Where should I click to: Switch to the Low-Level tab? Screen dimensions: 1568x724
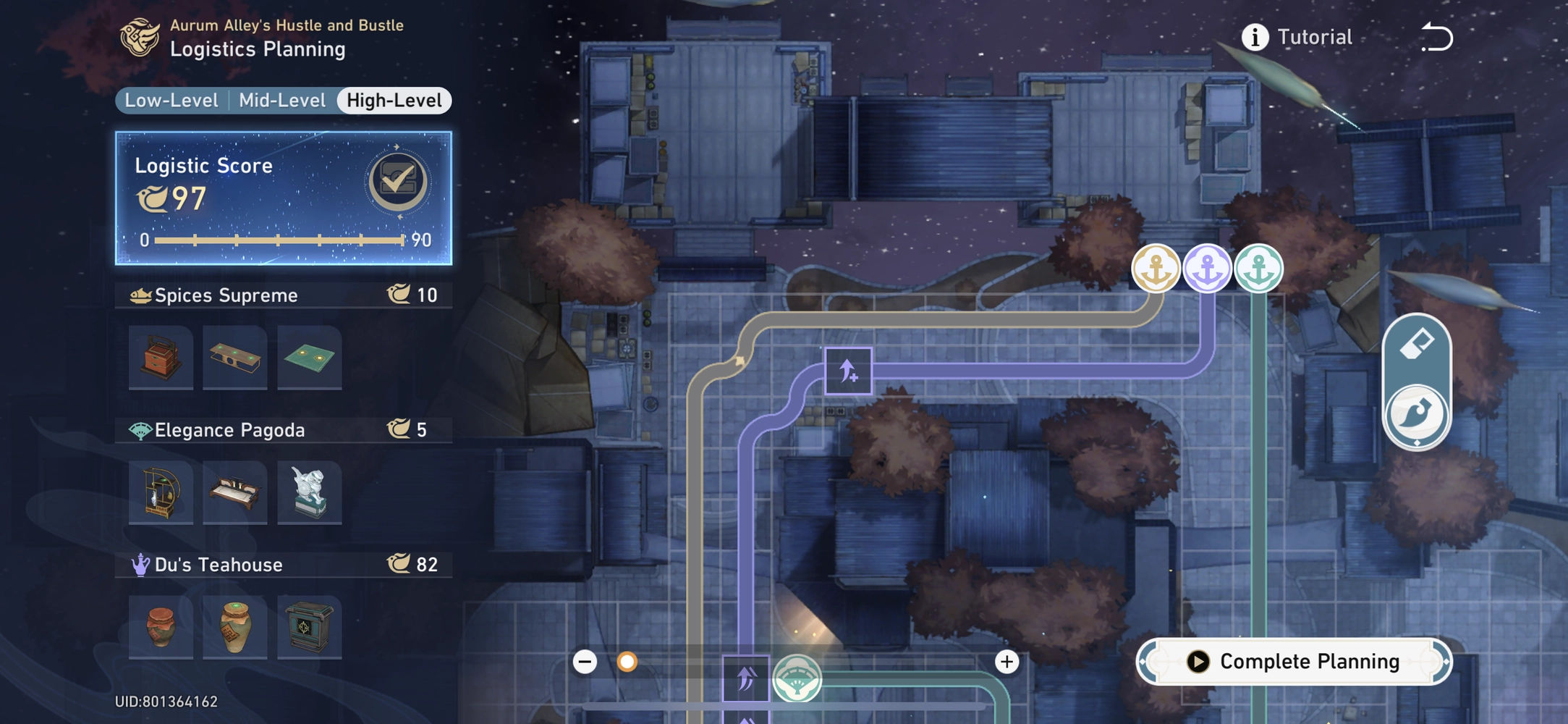(x=171, y=101)
